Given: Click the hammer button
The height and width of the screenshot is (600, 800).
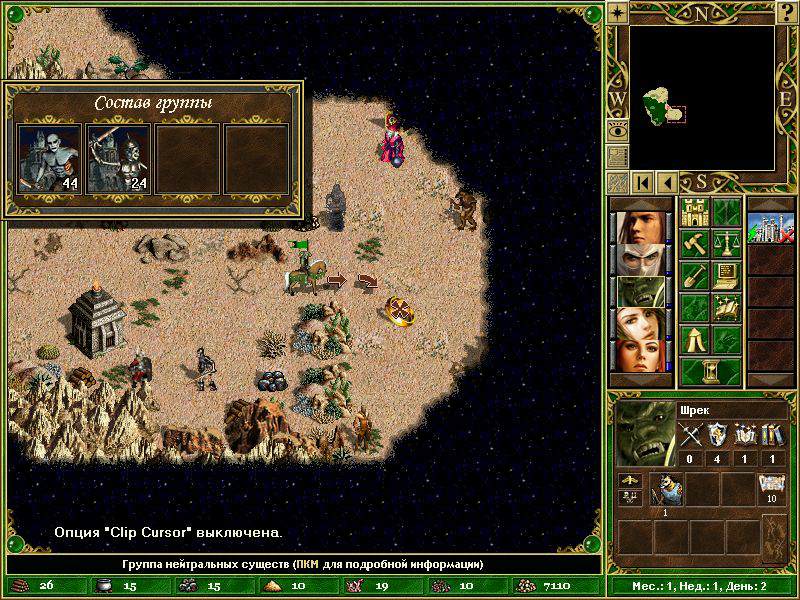Looking at the screenshot, I should (x=694, y=243).
